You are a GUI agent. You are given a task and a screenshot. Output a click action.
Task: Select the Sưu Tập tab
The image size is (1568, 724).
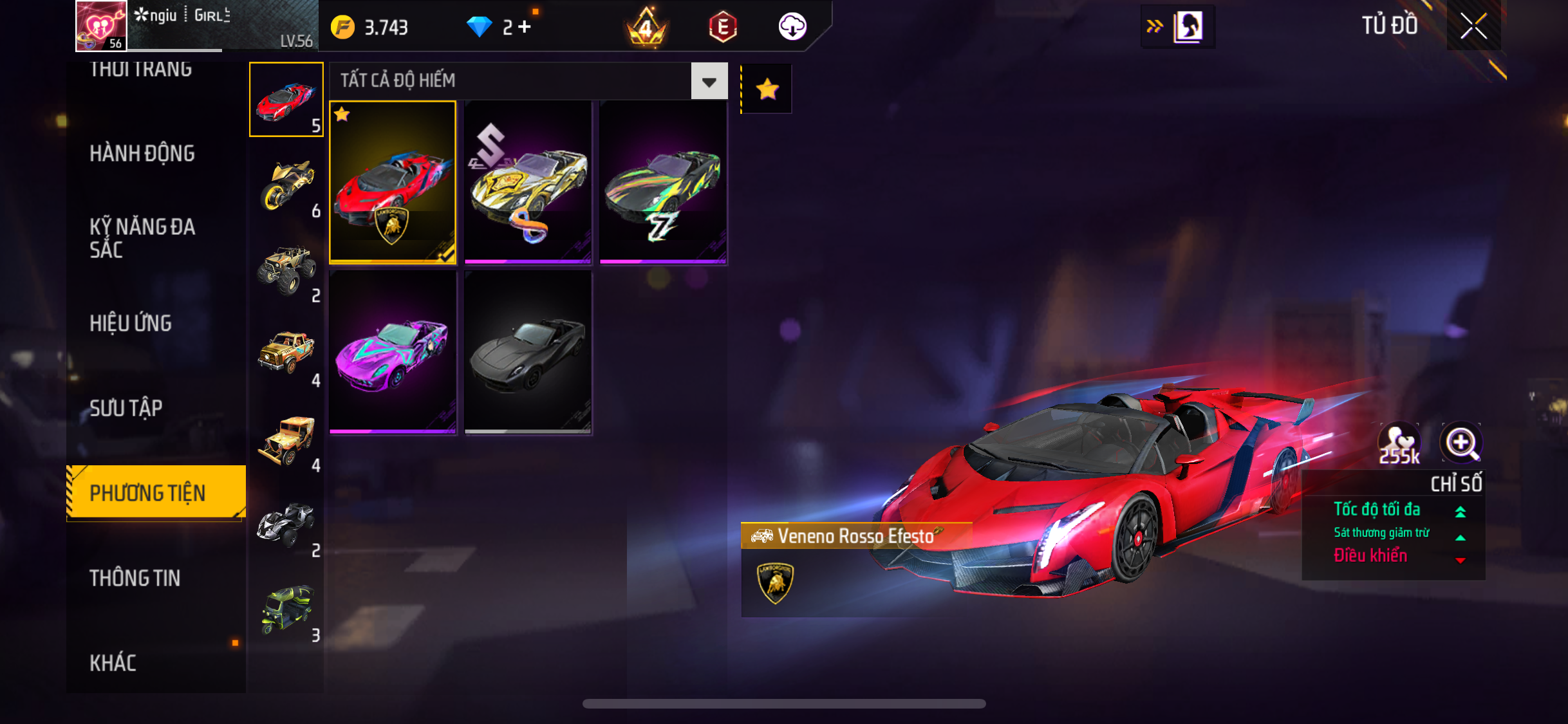point(126,408)
